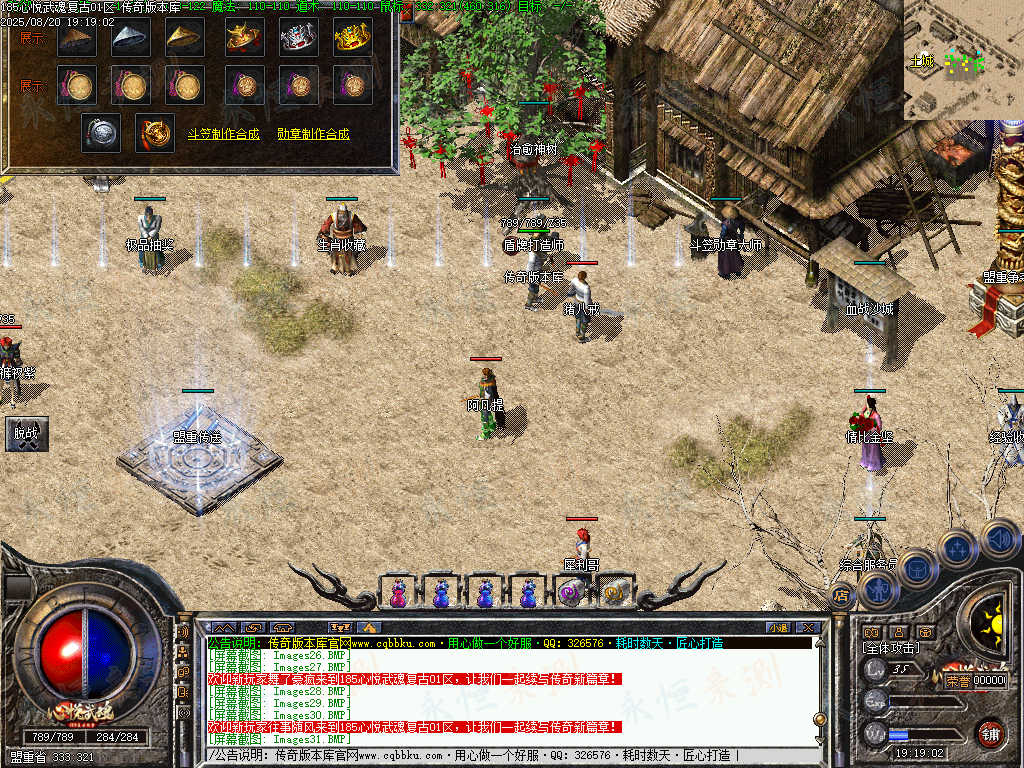Open the 斗笠制作合成 crafting link
Viewport: 1024px width, 768px height.
[x=223, y=133]
